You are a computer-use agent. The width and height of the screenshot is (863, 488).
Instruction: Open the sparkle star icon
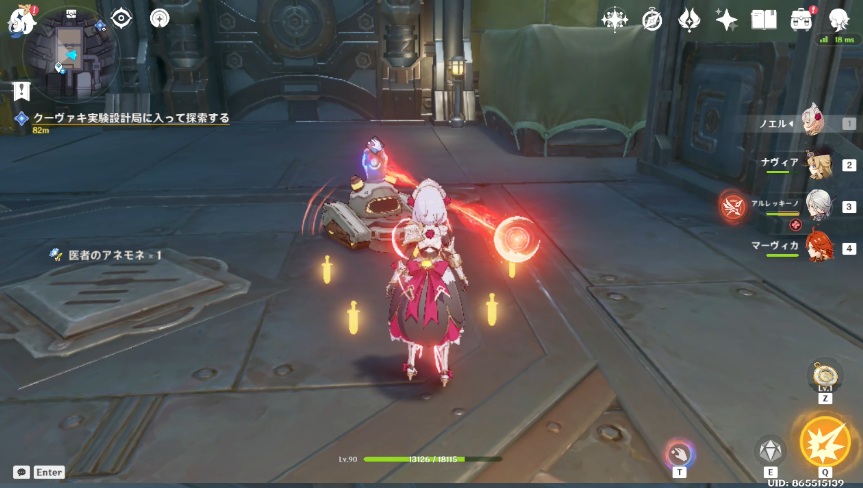point(726,19)
